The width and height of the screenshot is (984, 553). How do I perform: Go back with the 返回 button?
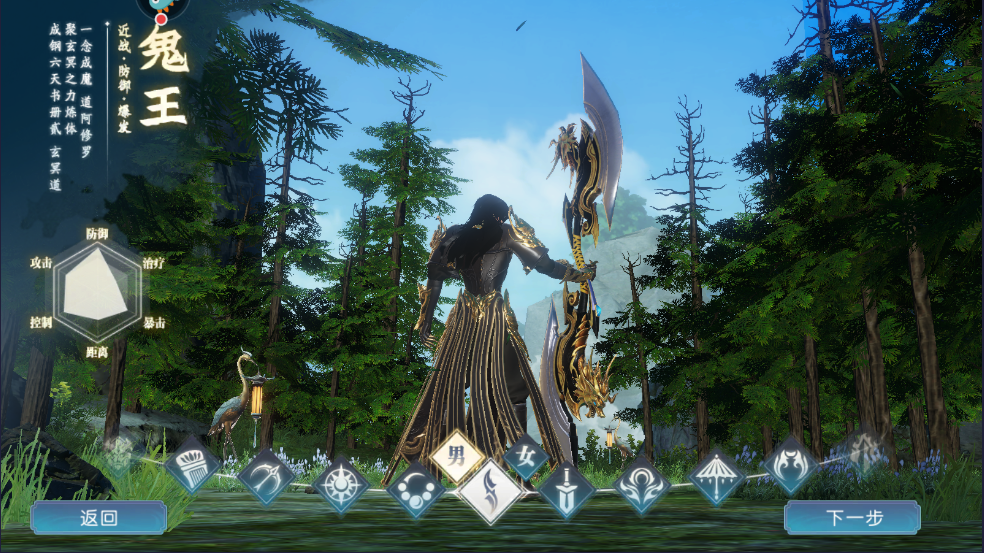coord(98,518)
